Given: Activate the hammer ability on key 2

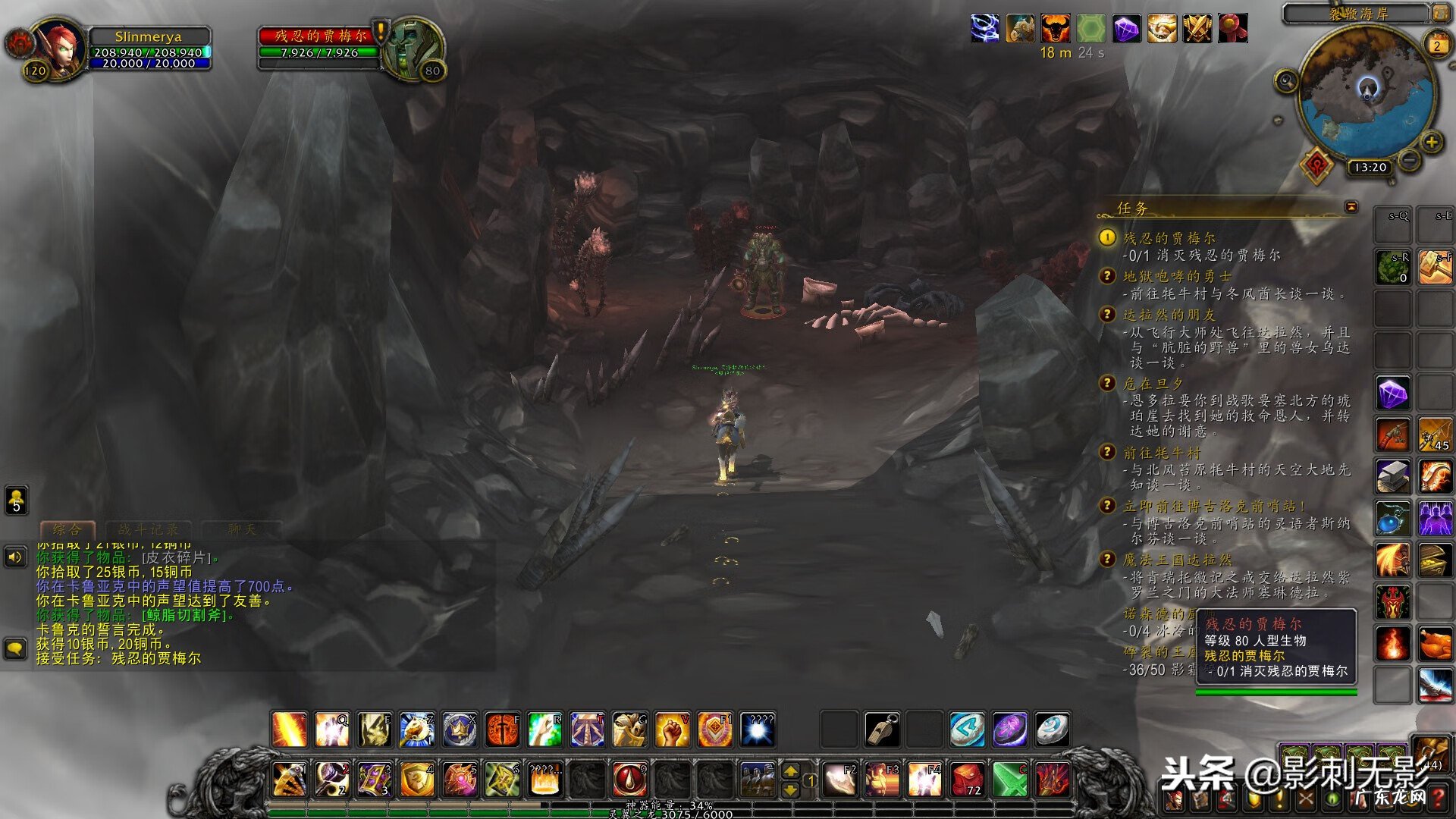Looking at the screenshot, I should (332, 779).
